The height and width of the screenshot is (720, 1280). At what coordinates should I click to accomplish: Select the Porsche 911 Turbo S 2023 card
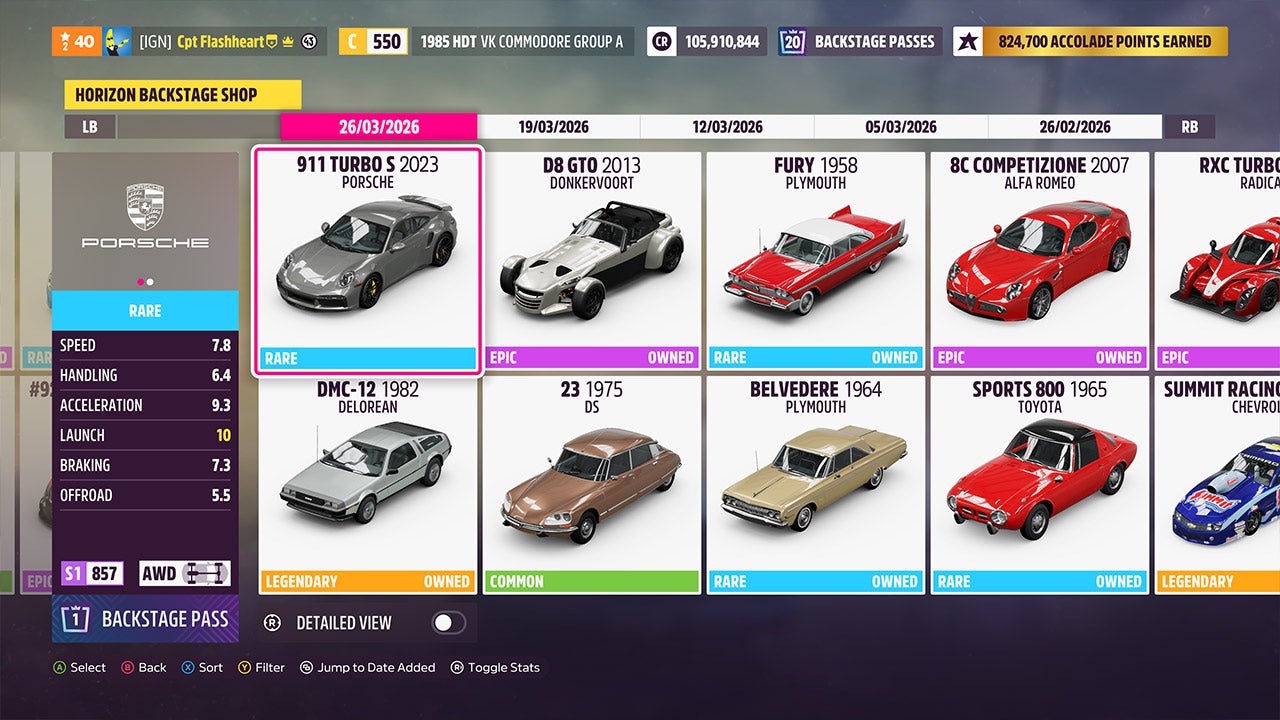coord(368,260)
